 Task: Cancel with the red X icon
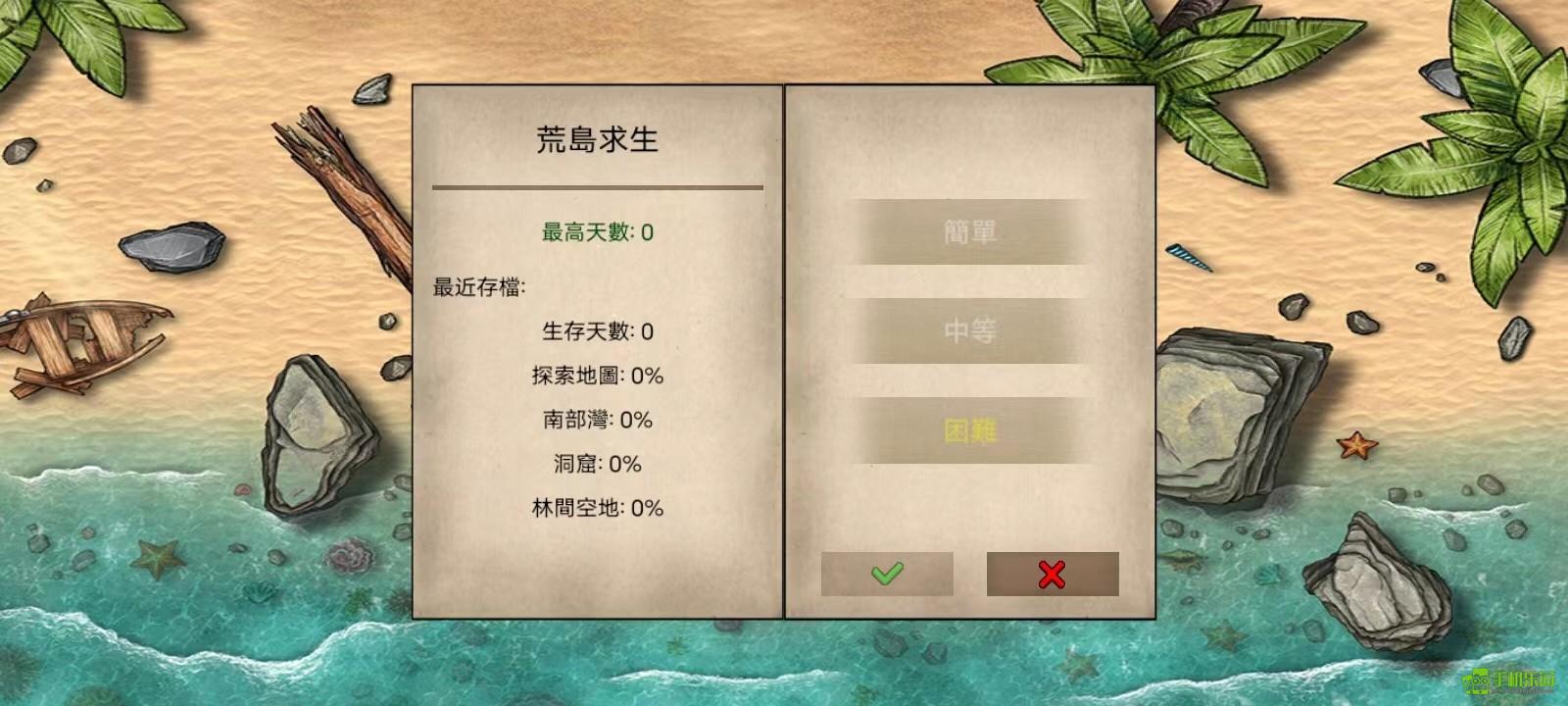(1052, 574)
